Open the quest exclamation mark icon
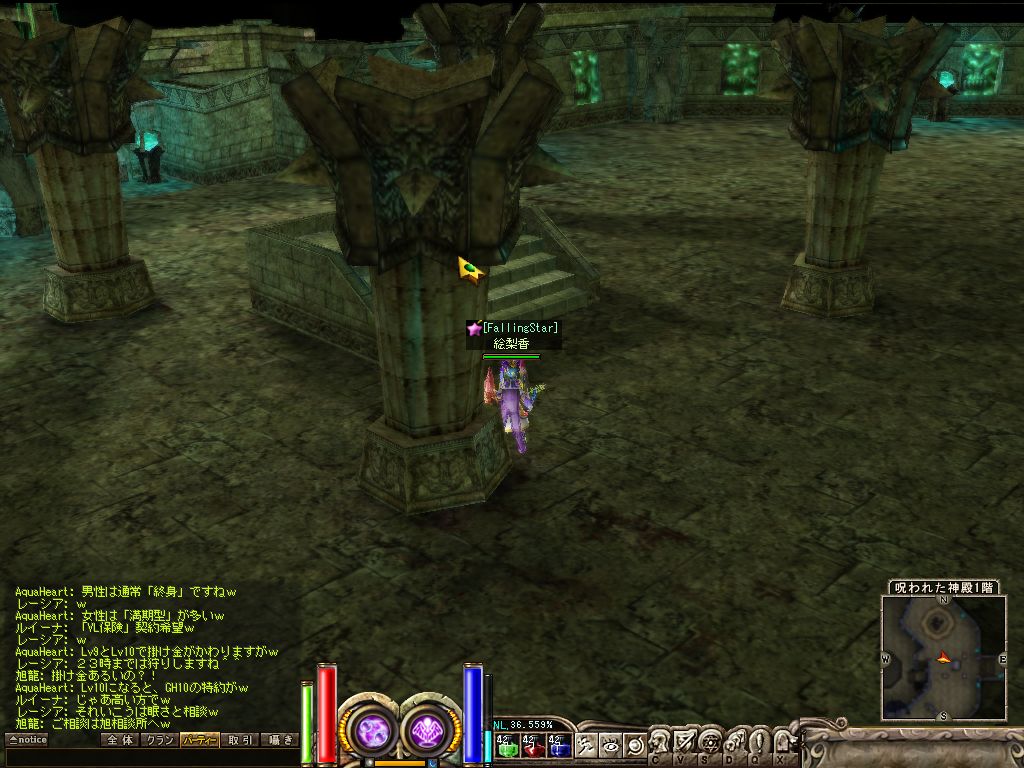Image resolution: width=1024 pixels, height=768 pixels. [x=758, y=742]
